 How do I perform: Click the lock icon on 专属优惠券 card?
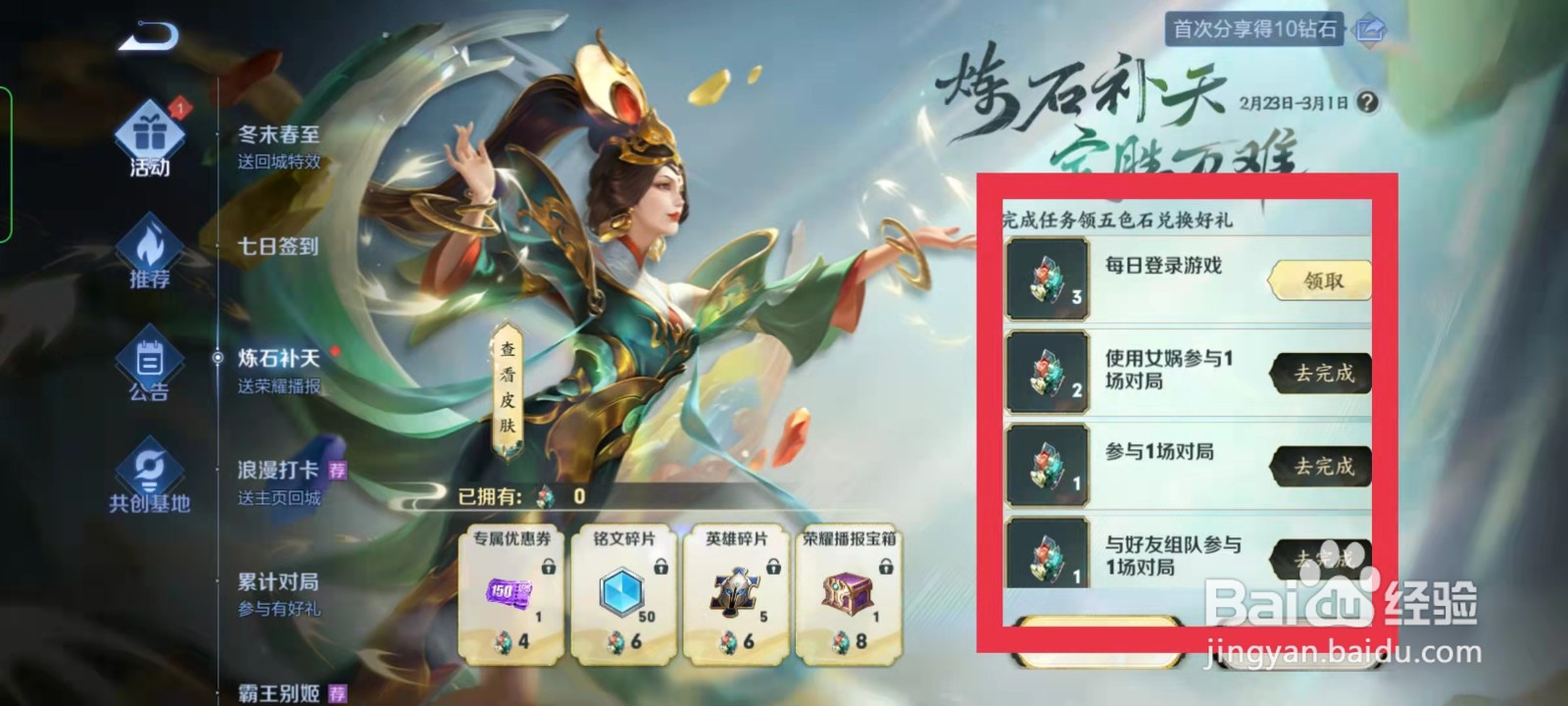coord(551,568)
